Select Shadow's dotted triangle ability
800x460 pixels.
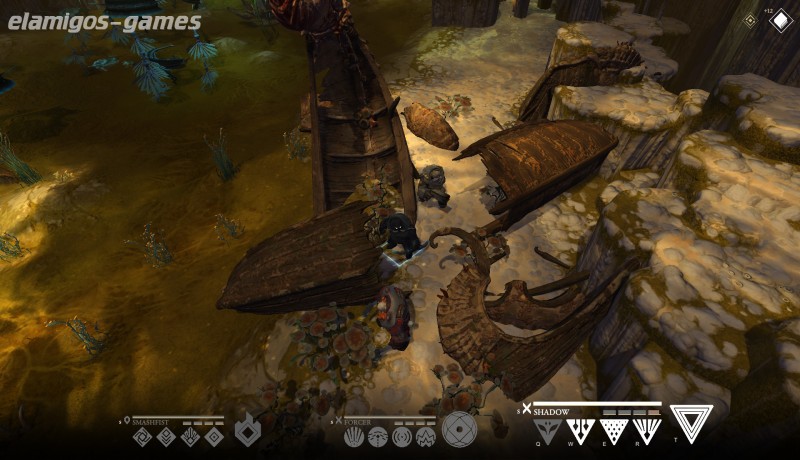point(613,430)
